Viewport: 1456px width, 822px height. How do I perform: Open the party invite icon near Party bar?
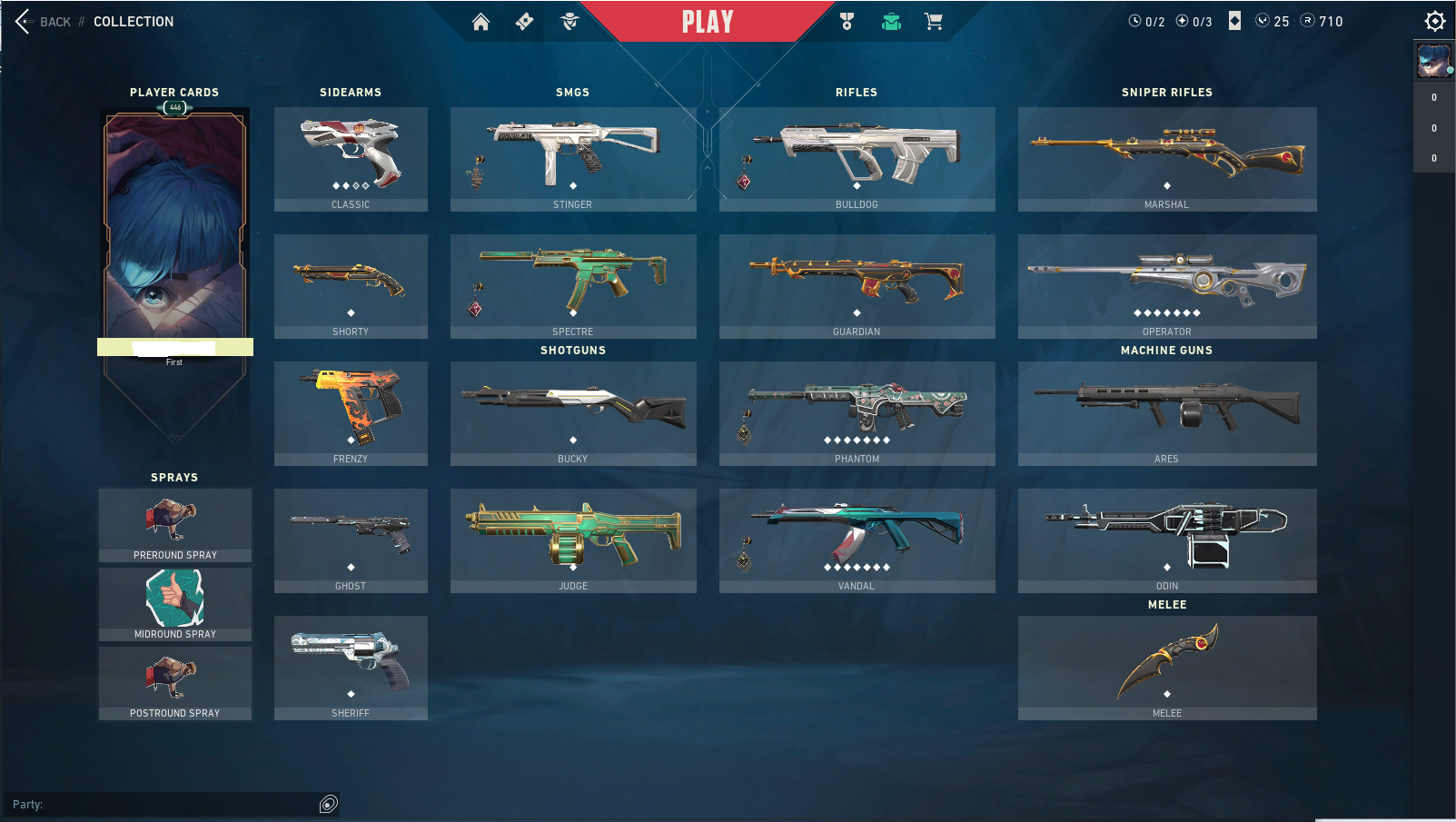point(329,805)
